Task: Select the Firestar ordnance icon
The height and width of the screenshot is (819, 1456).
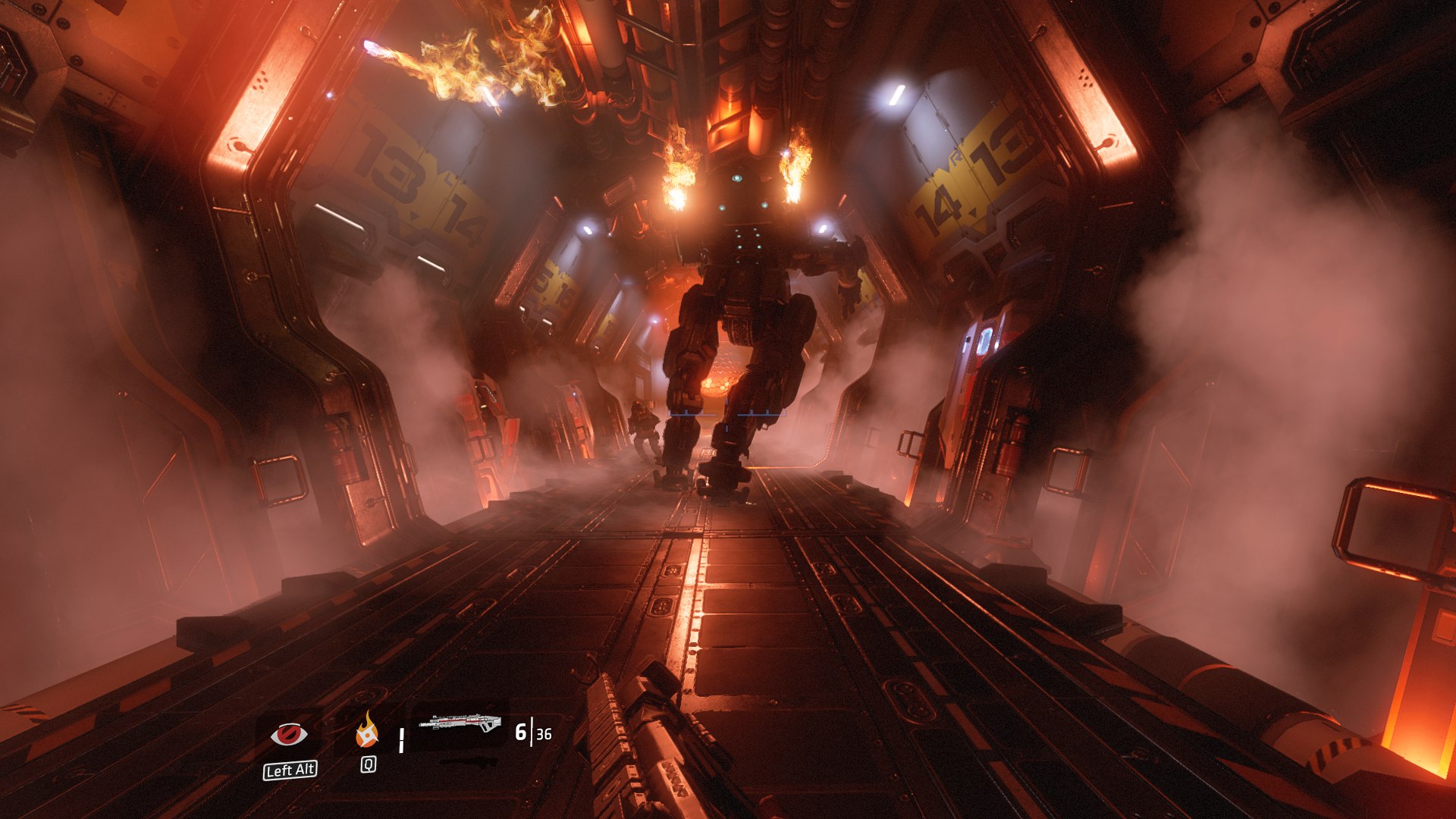Action: coord(368,731)
